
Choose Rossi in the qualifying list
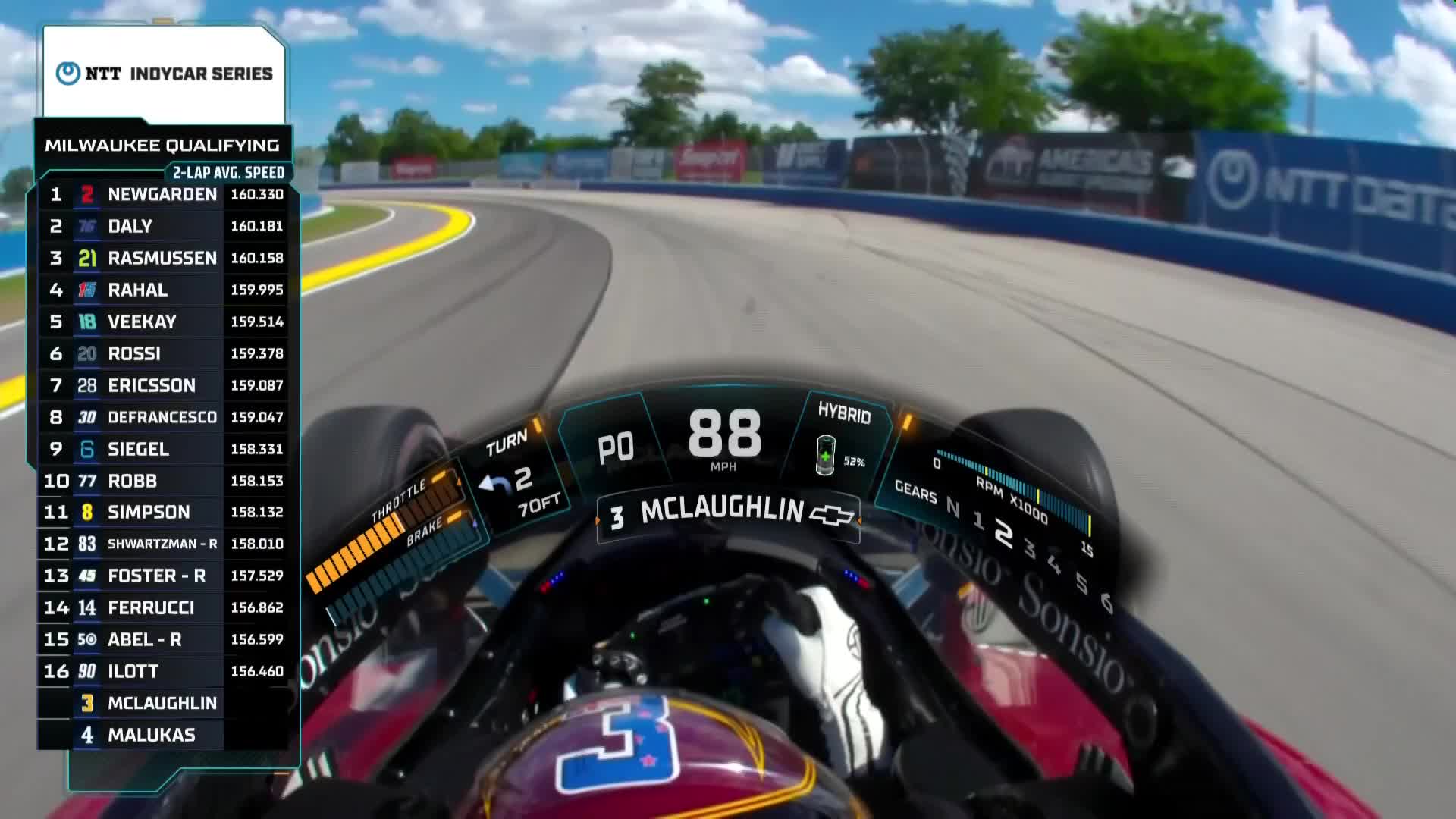tap(162, 354)
